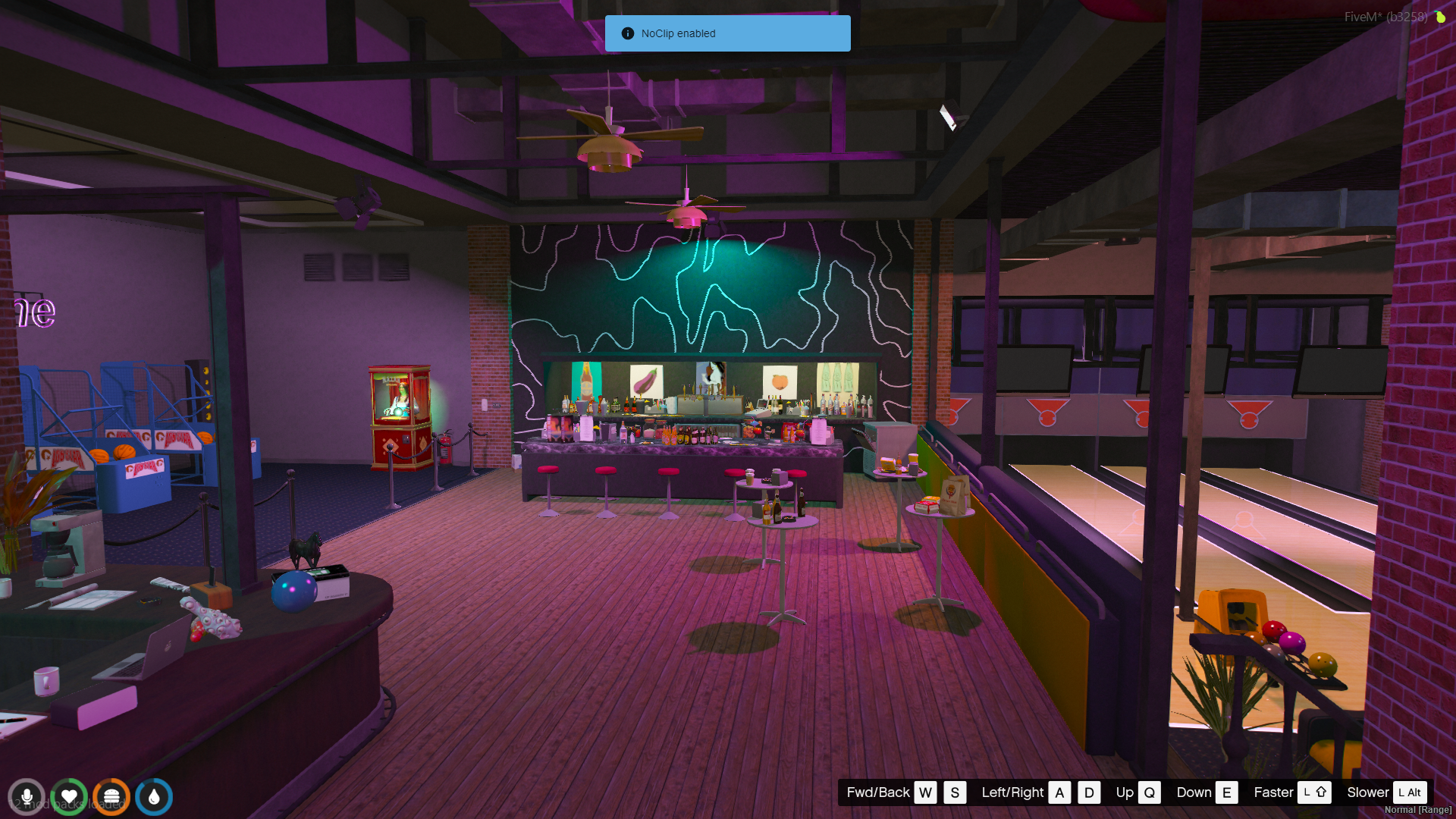Click the water drop thirst icon

tap(154, 797)
